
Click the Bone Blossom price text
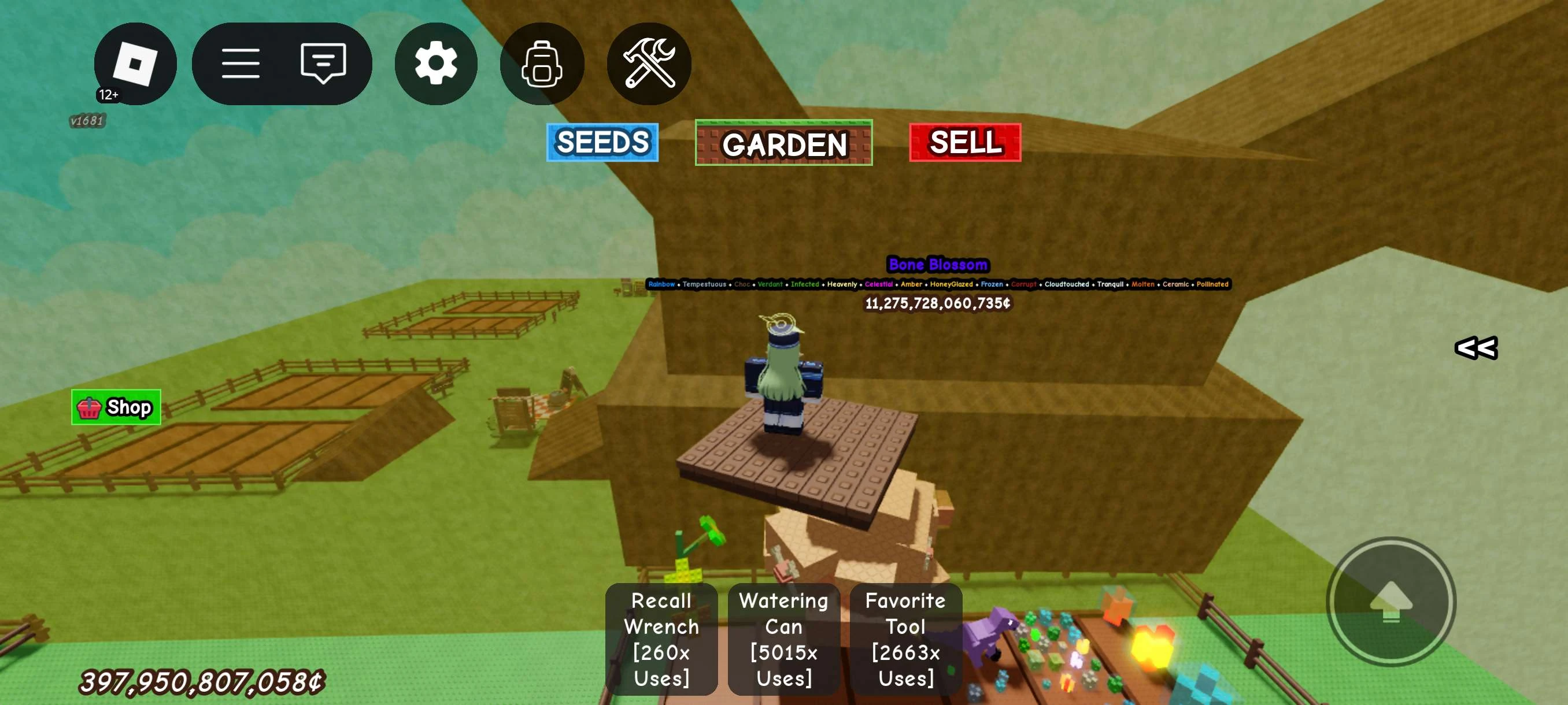pos(937,304)
